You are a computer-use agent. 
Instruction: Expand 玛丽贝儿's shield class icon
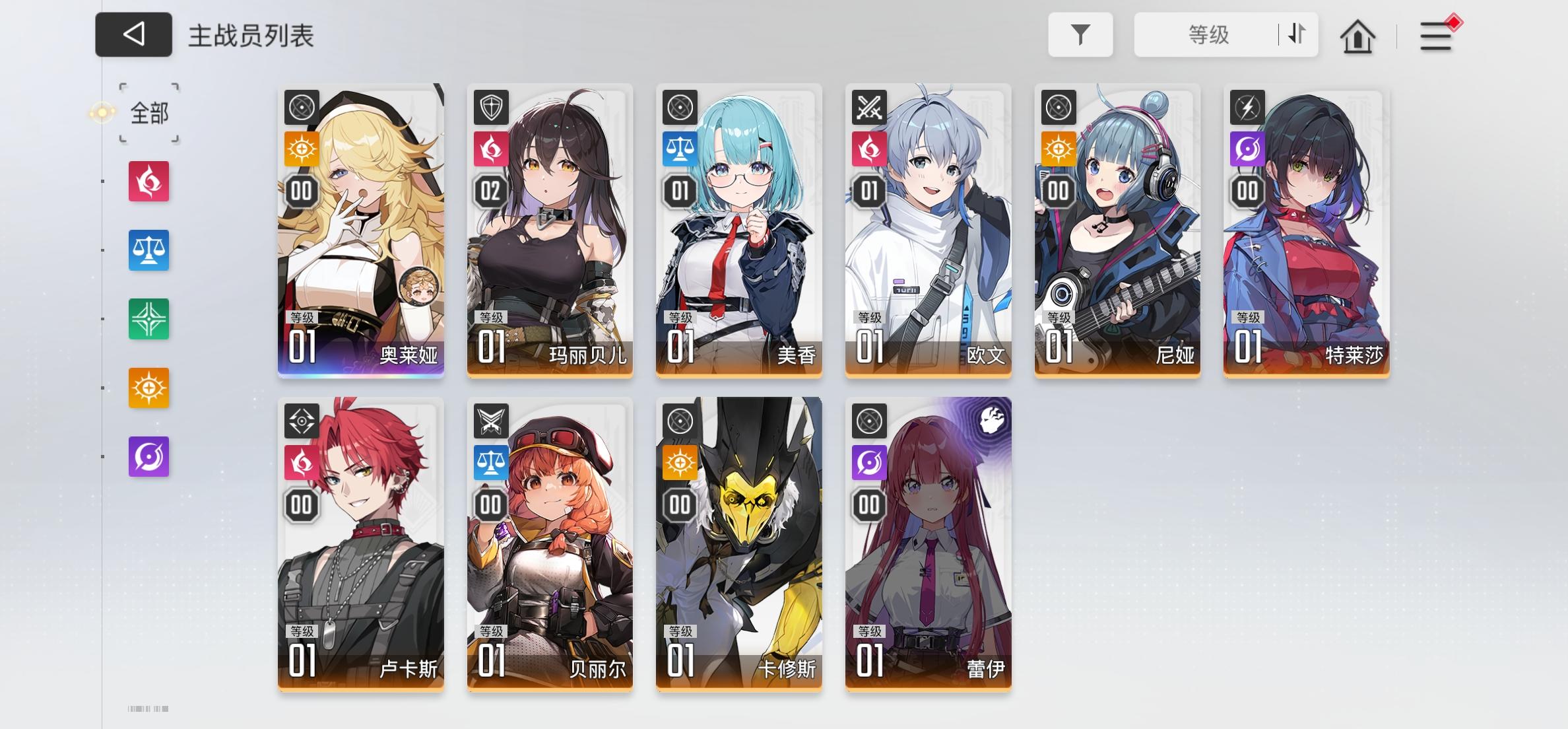490,106
